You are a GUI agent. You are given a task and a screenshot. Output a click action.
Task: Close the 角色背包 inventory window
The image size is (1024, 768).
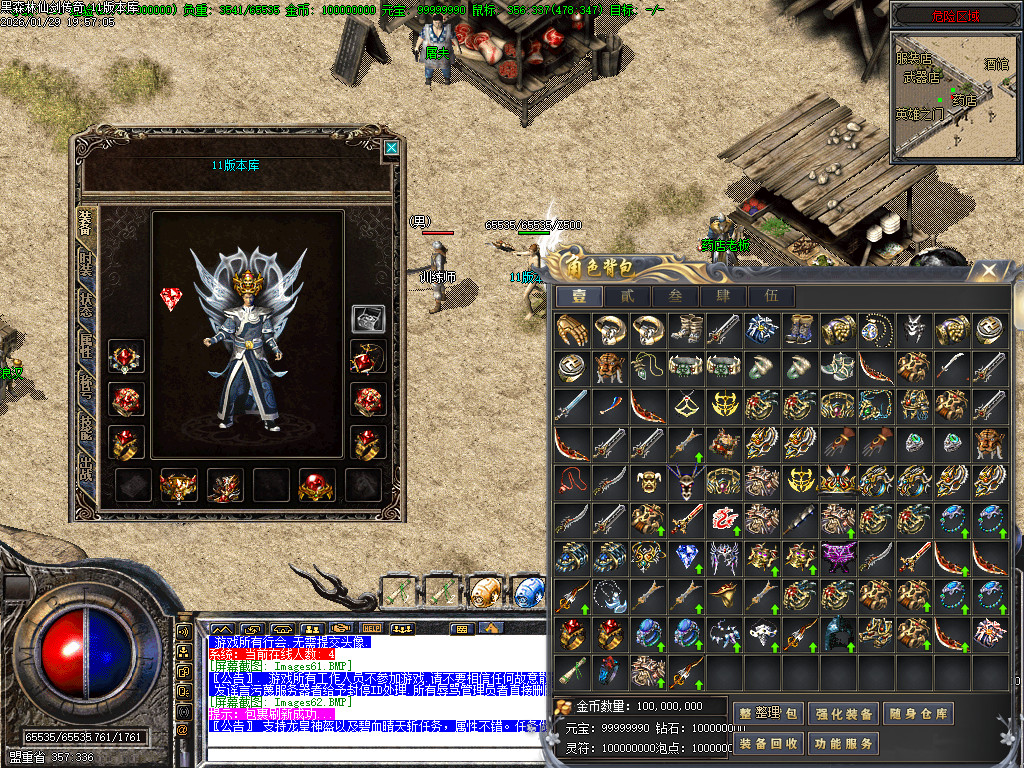(988, 270)
